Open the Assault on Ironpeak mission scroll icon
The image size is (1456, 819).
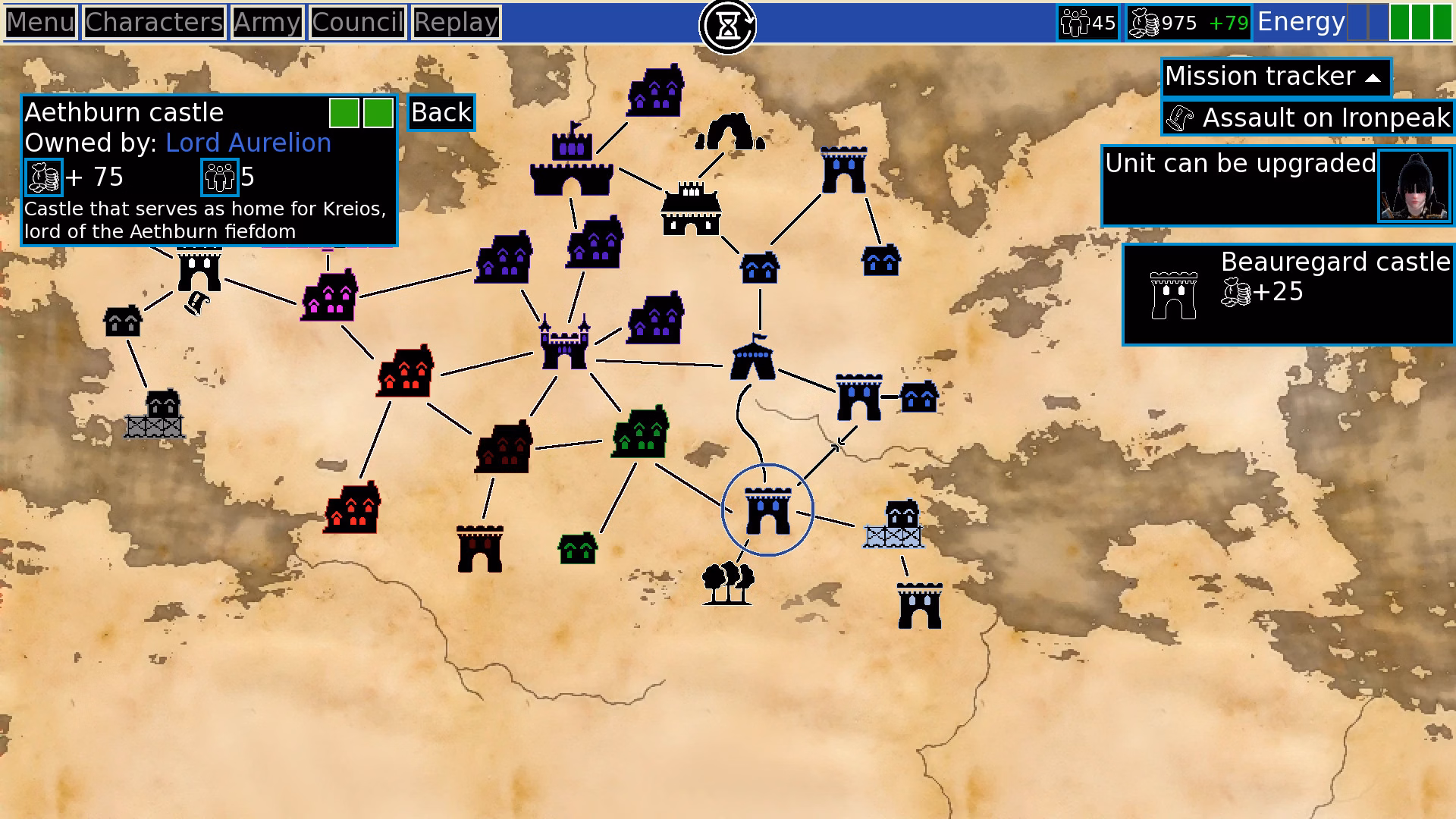point(1181,118)
